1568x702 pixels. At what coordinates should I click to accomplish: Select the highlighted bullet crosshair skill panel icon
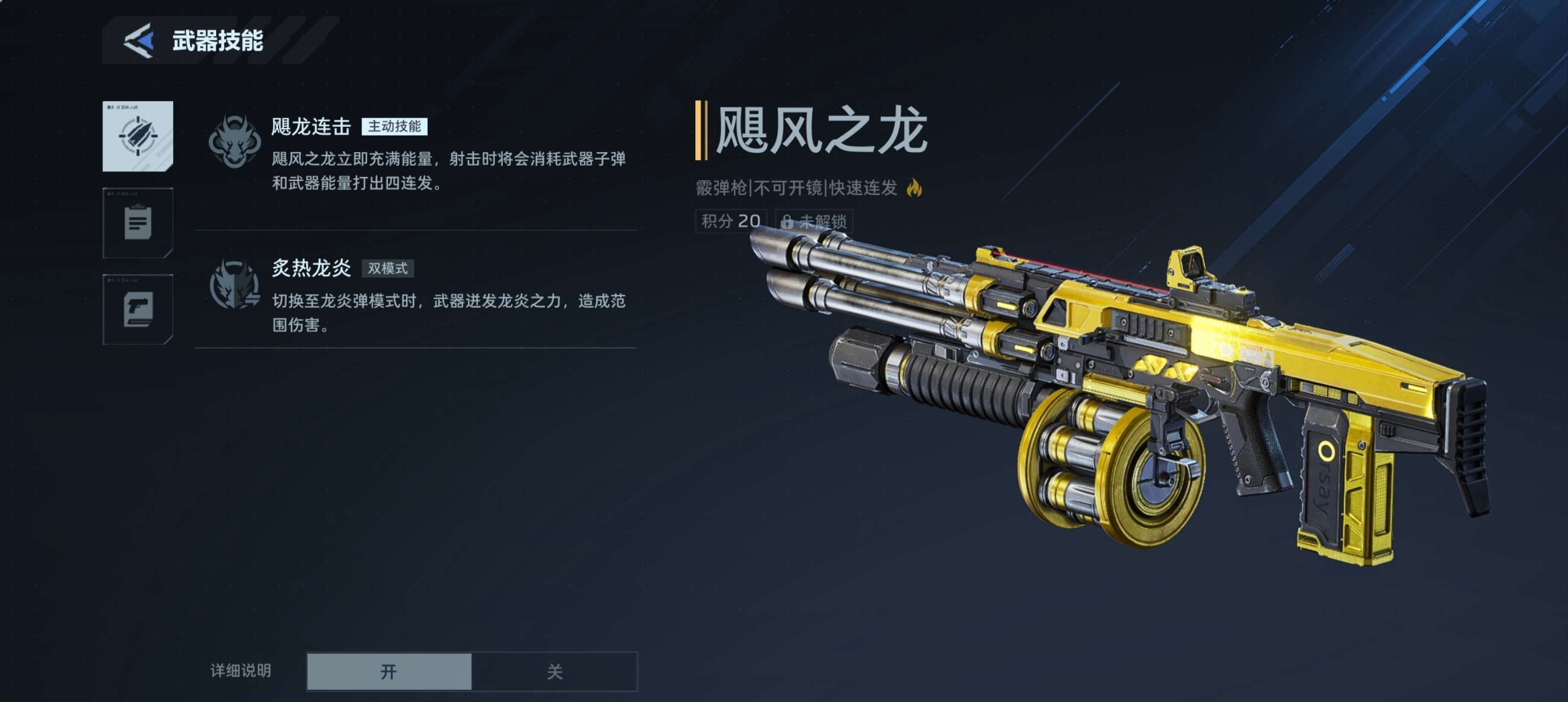click(x=137, y=136)
